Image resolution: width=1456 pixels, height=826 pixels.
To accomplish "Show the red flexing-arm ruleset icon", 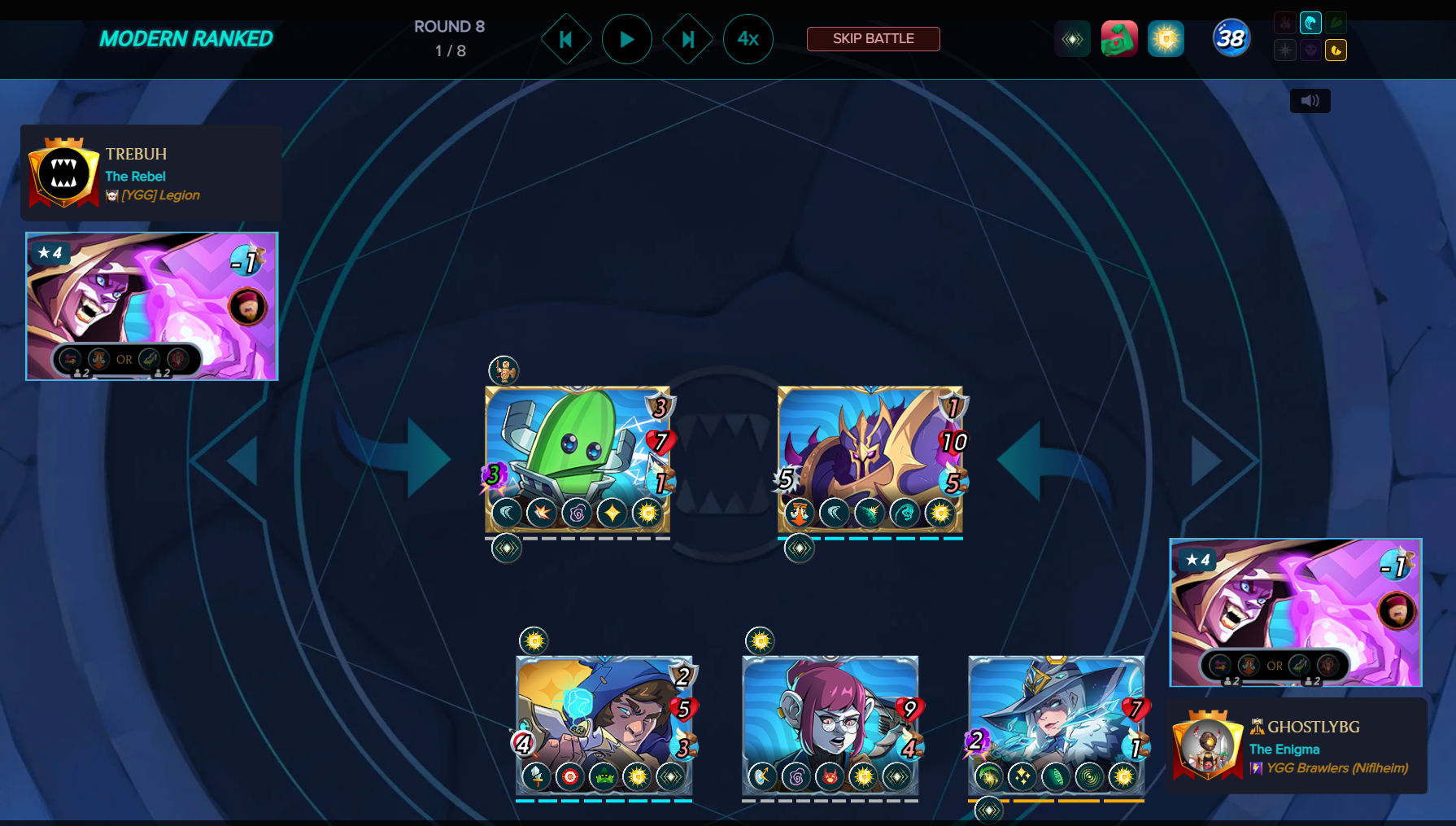I will (1119, 39).
